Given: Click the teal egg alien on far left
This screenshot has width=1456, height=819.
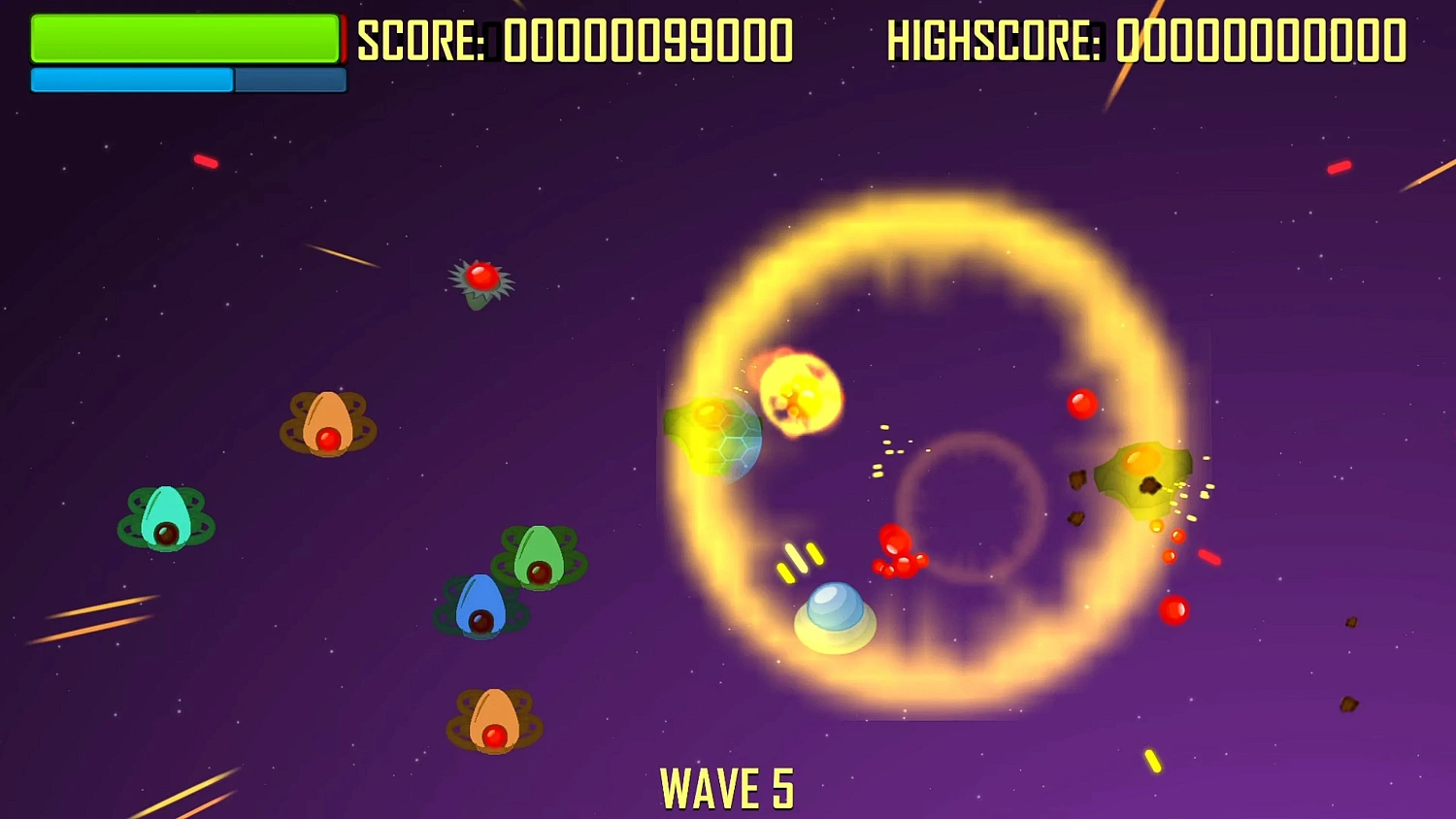Looking at the screenshot, I should pos(163,516).
